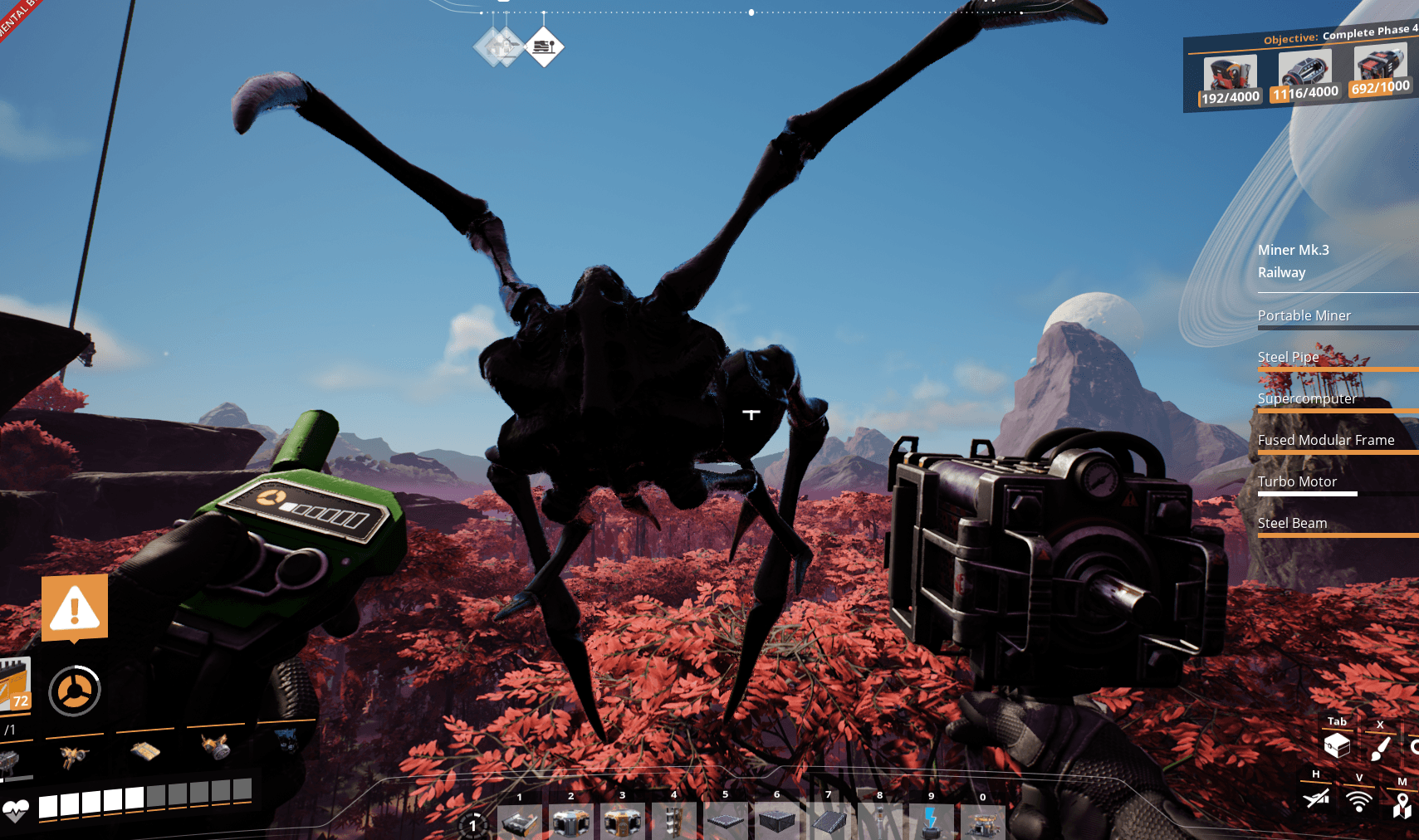Click the Miner Mk.3 entry in the to-do list
Image resolution: width=1419 pixels, height=840 pixels.
pyautogui.click(x=1294, y=249)
